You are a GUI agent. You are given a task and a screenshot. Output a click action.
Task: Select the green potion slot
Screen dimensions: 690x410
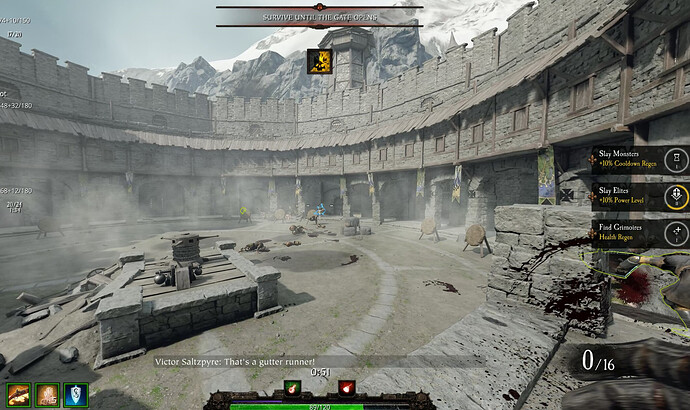click(293, 387)
